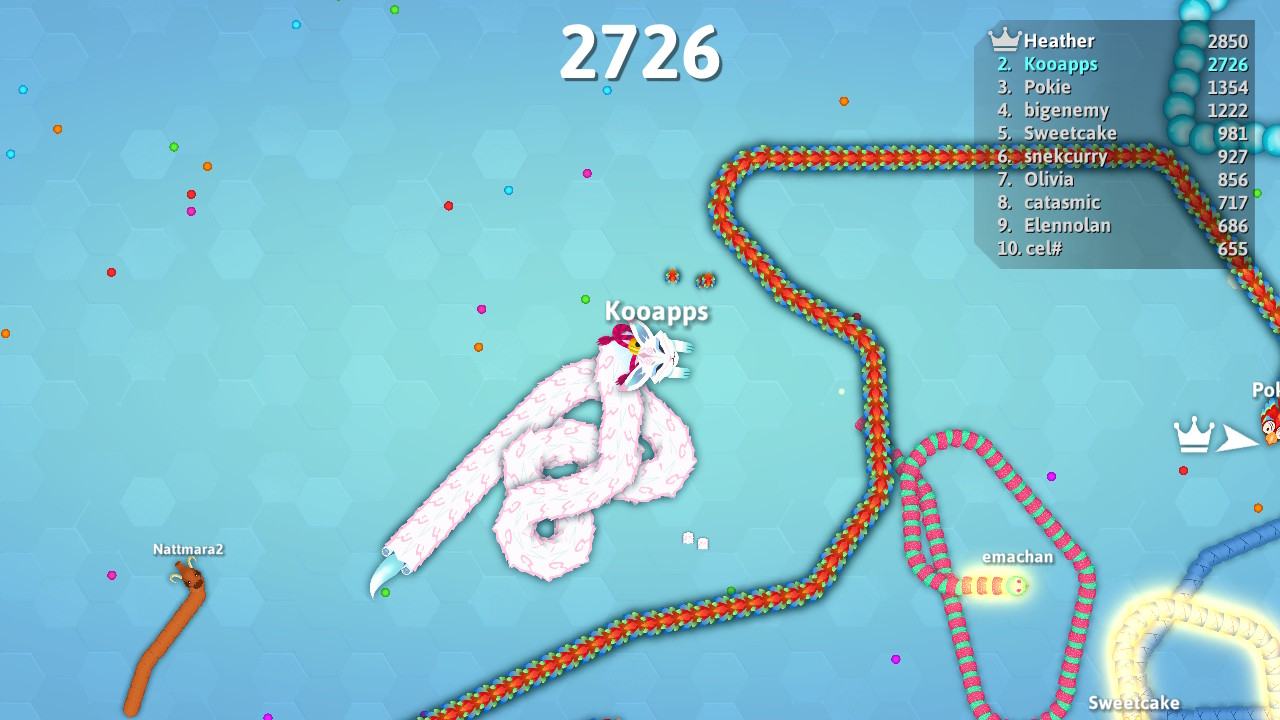Click the emachan name tag

pyautogui.click(x=1016, y=557)
